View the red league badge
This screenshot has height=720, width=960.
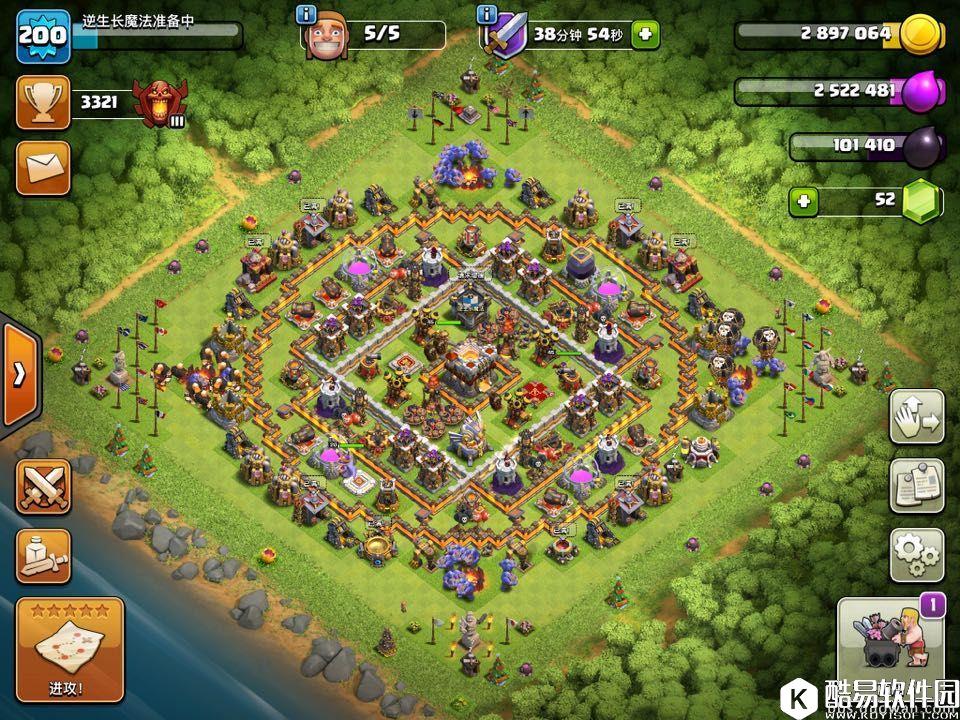point(160,102)
